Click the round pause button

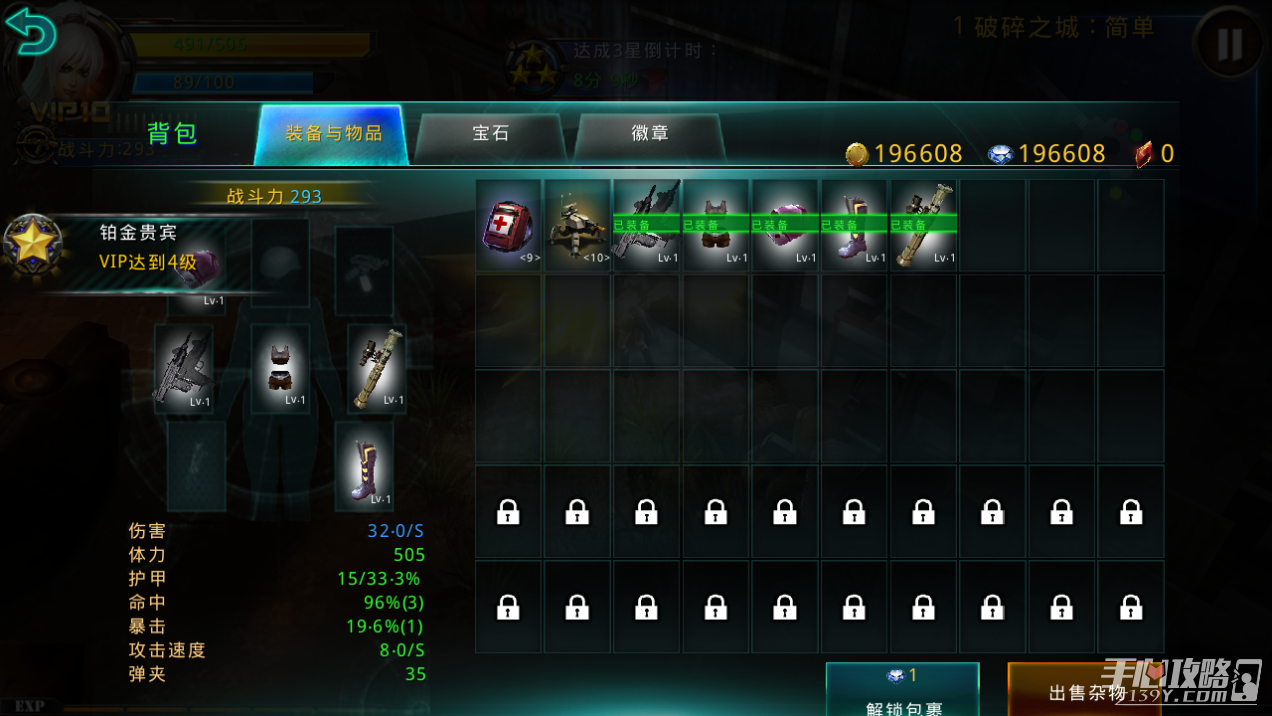1229,42
